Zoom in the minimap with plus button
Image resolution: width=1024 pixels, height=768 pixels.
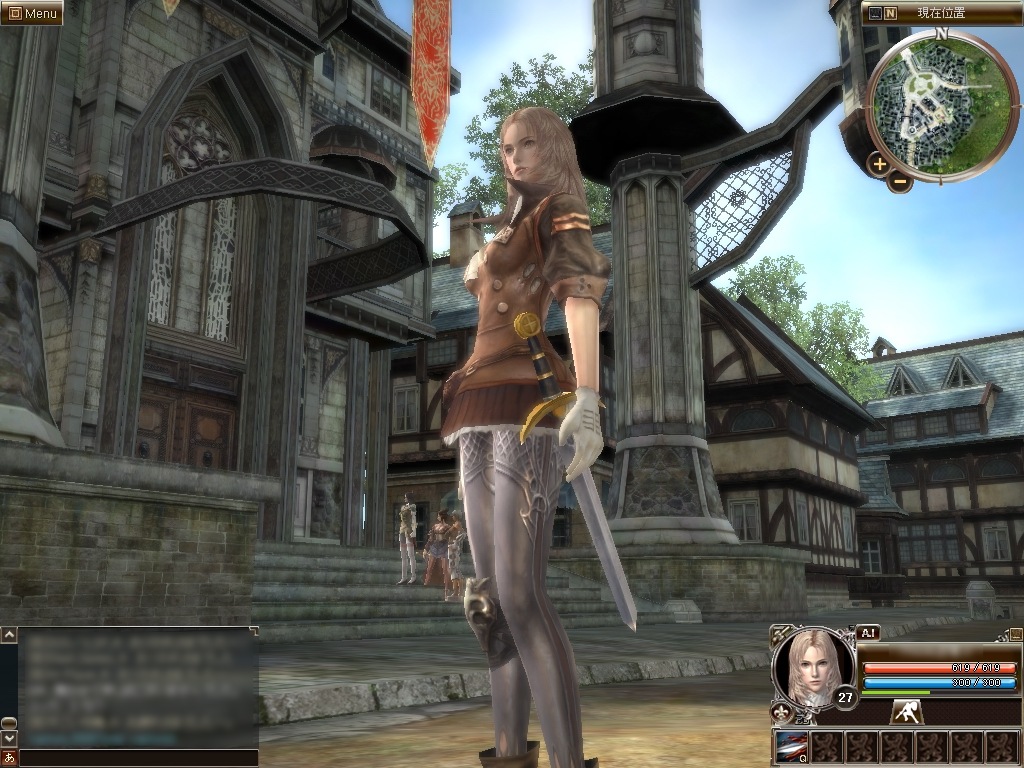[x=879, y=164]
